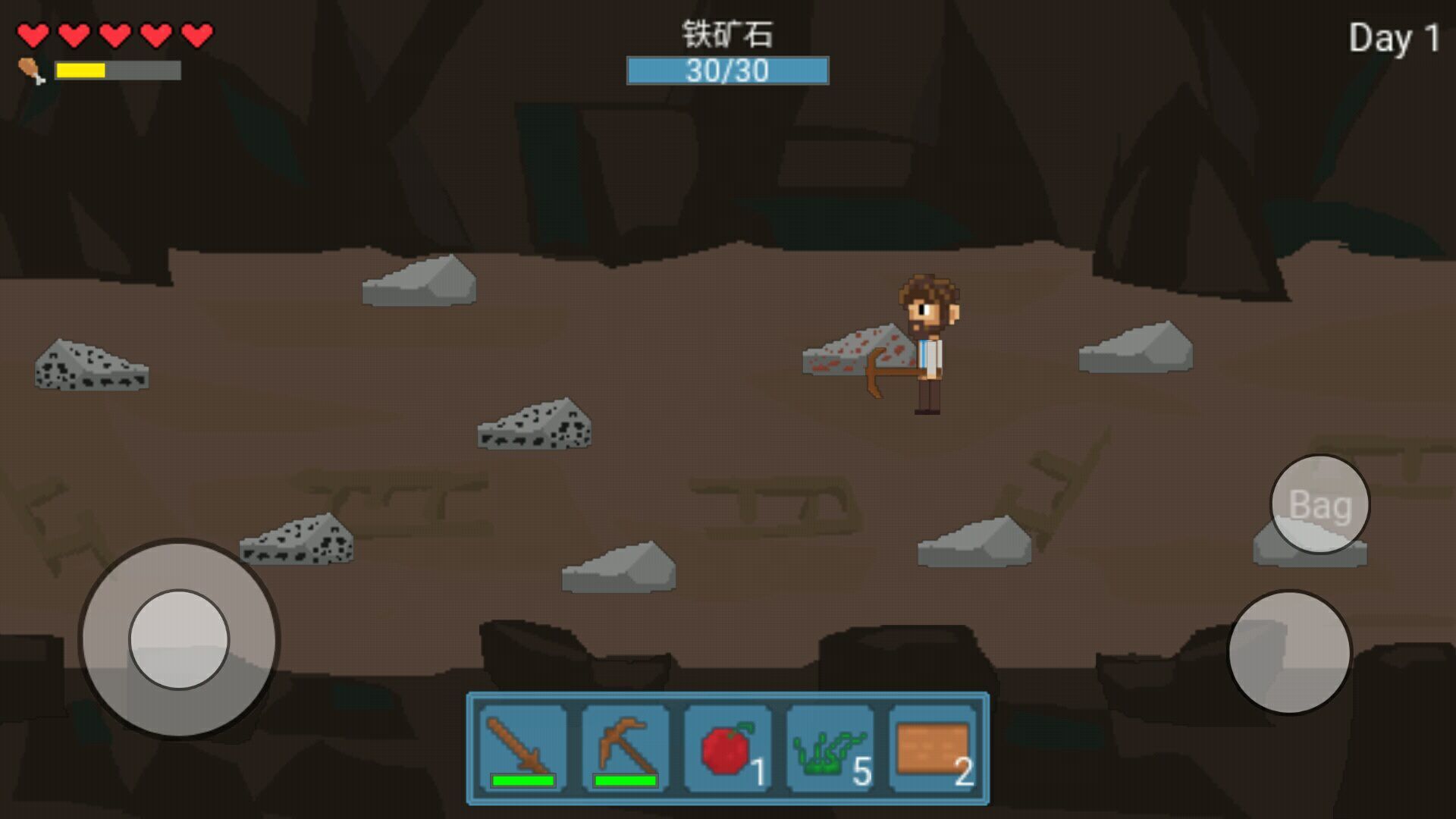Tap the virtual joystick knob
1456x819 pixels.
point(179,639)
